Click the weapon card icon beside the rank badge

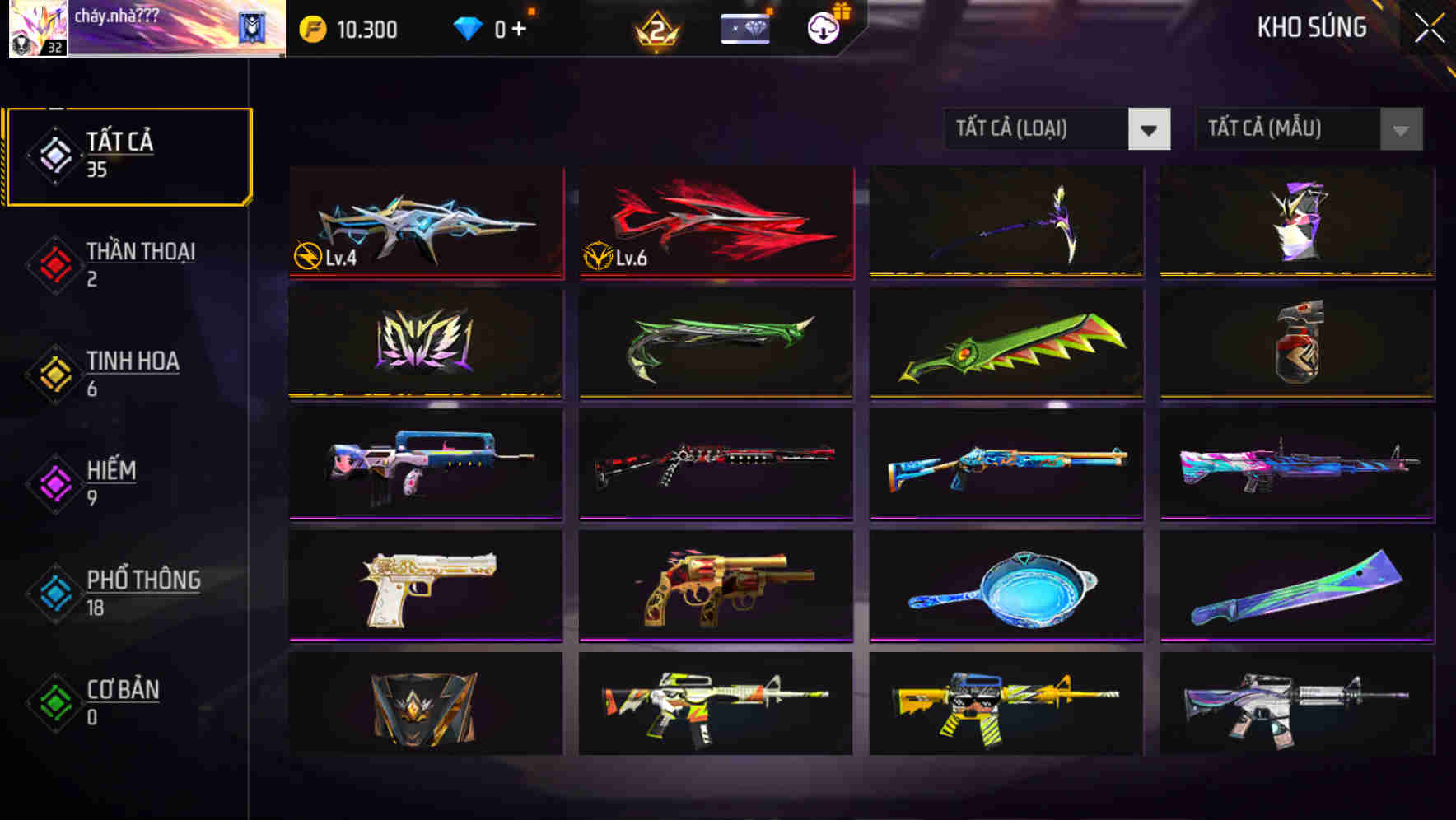(744, 28)
